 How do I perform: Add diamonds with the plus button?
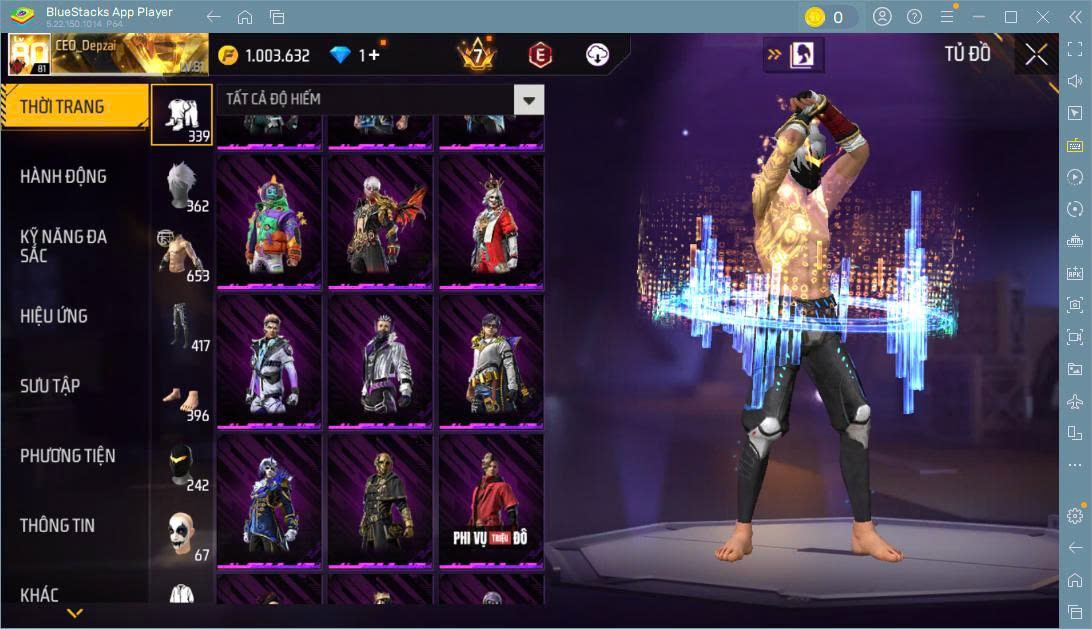pos(374,55)
